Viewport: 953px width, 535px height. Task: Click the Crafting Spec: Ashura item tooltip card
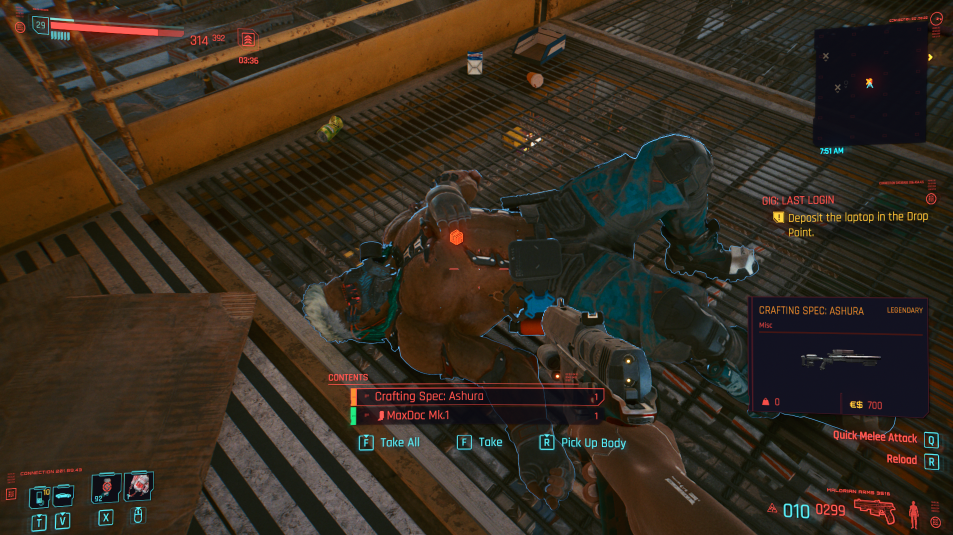point(839,356)
